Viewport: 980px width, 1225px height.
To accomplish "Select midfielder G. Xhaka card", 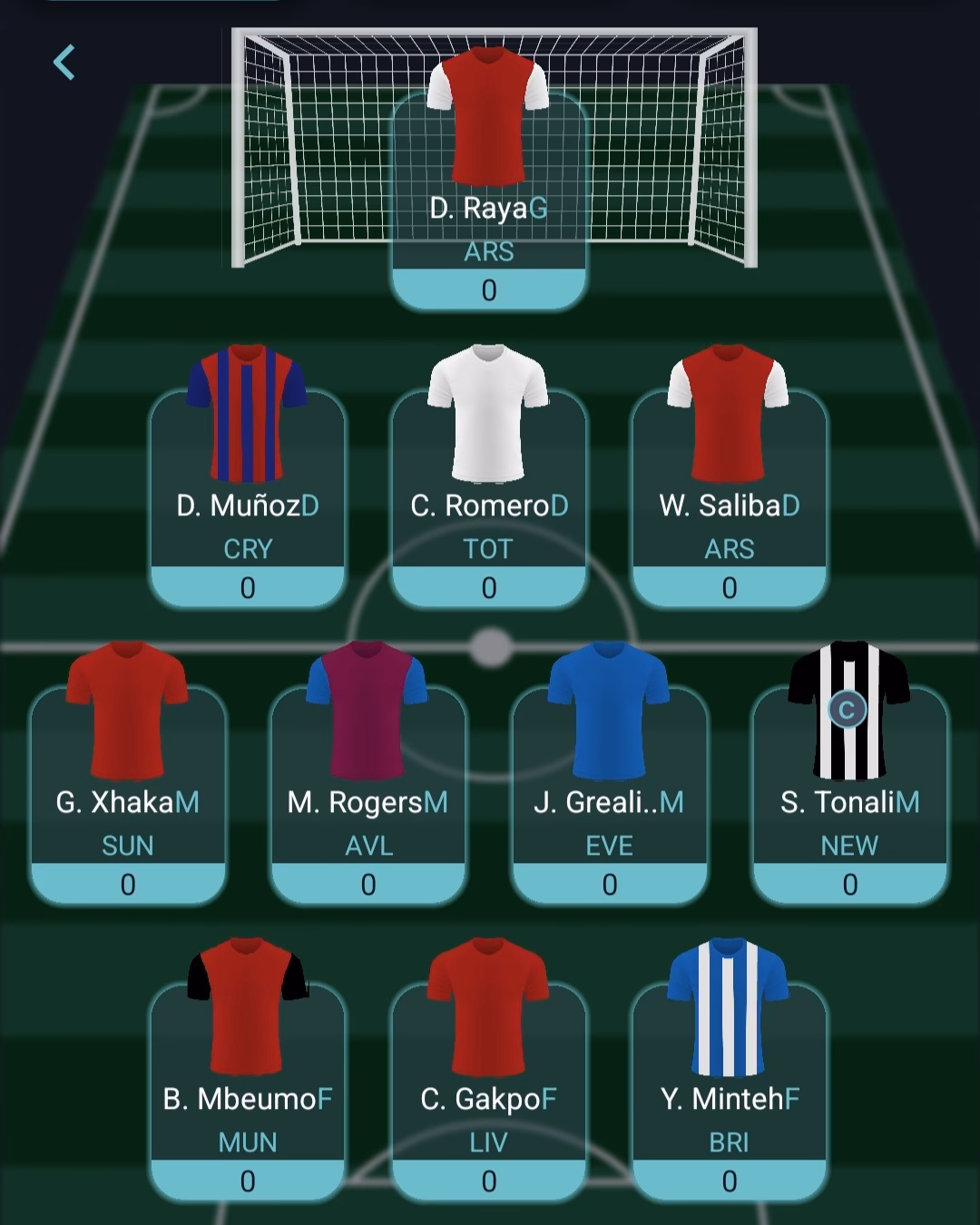I will coord(127,802).
